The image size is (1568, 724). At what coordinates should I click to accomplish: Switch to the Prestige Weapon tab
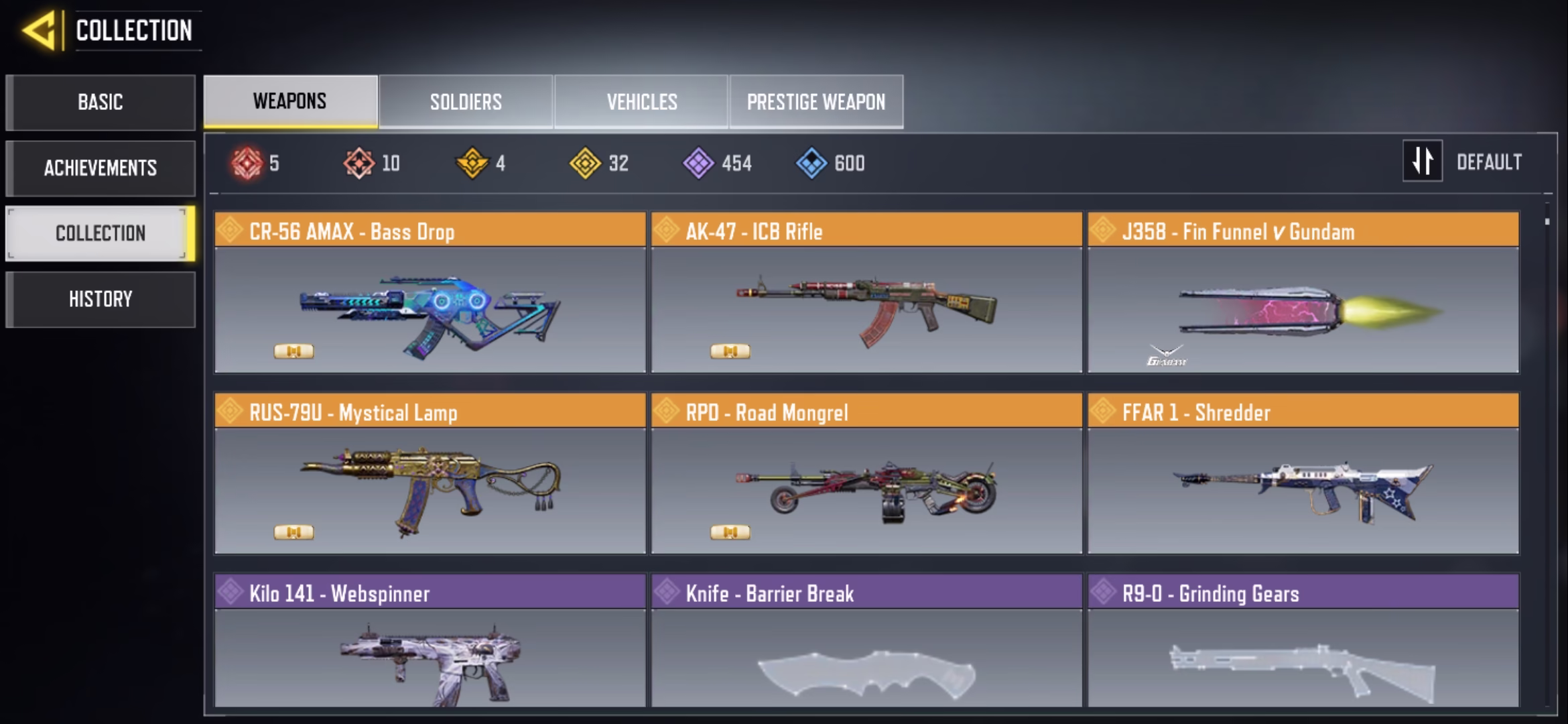tap(816, 102)
